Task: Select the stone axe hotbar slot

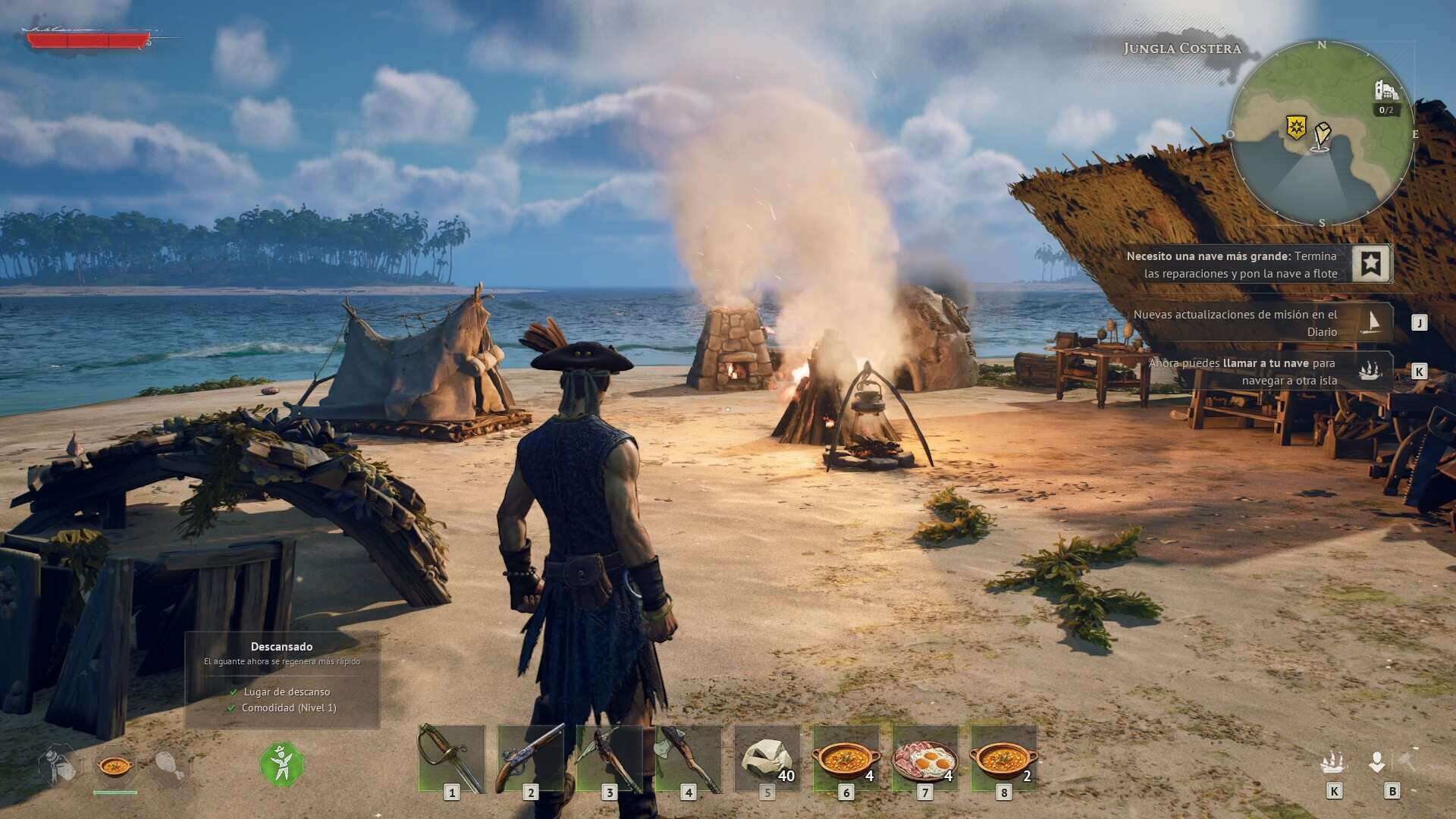Action: (x=688, y=758)
